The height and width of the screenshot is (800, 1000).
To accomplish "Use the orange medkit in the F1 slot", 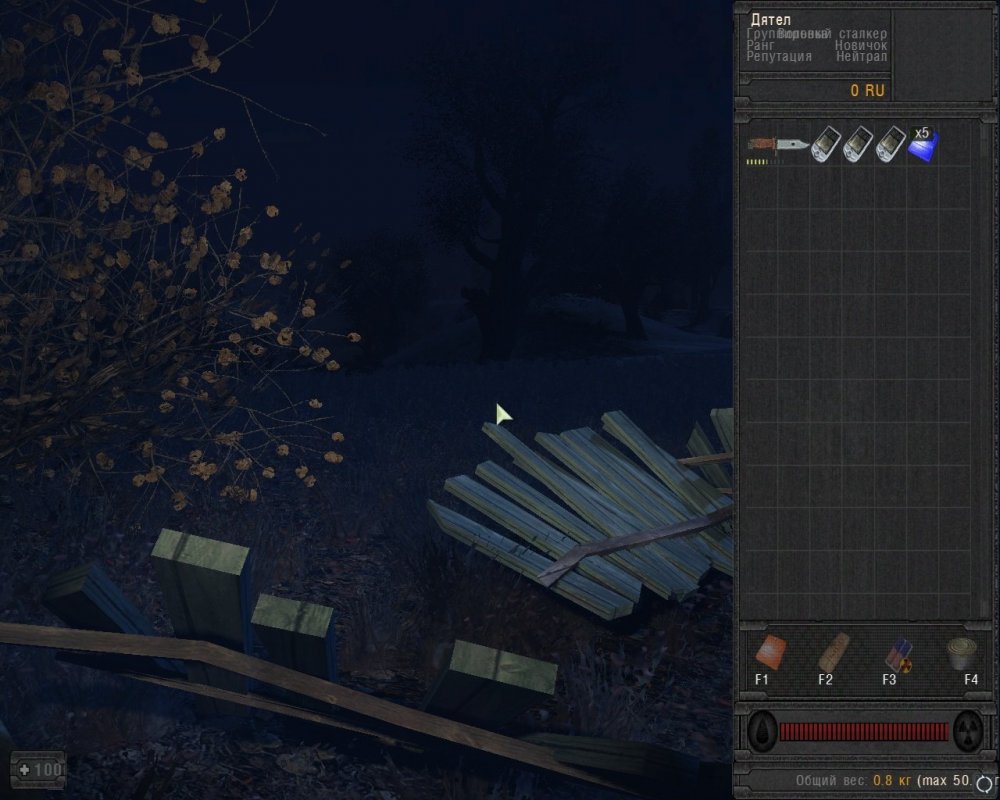I will [x=769, y=652].
